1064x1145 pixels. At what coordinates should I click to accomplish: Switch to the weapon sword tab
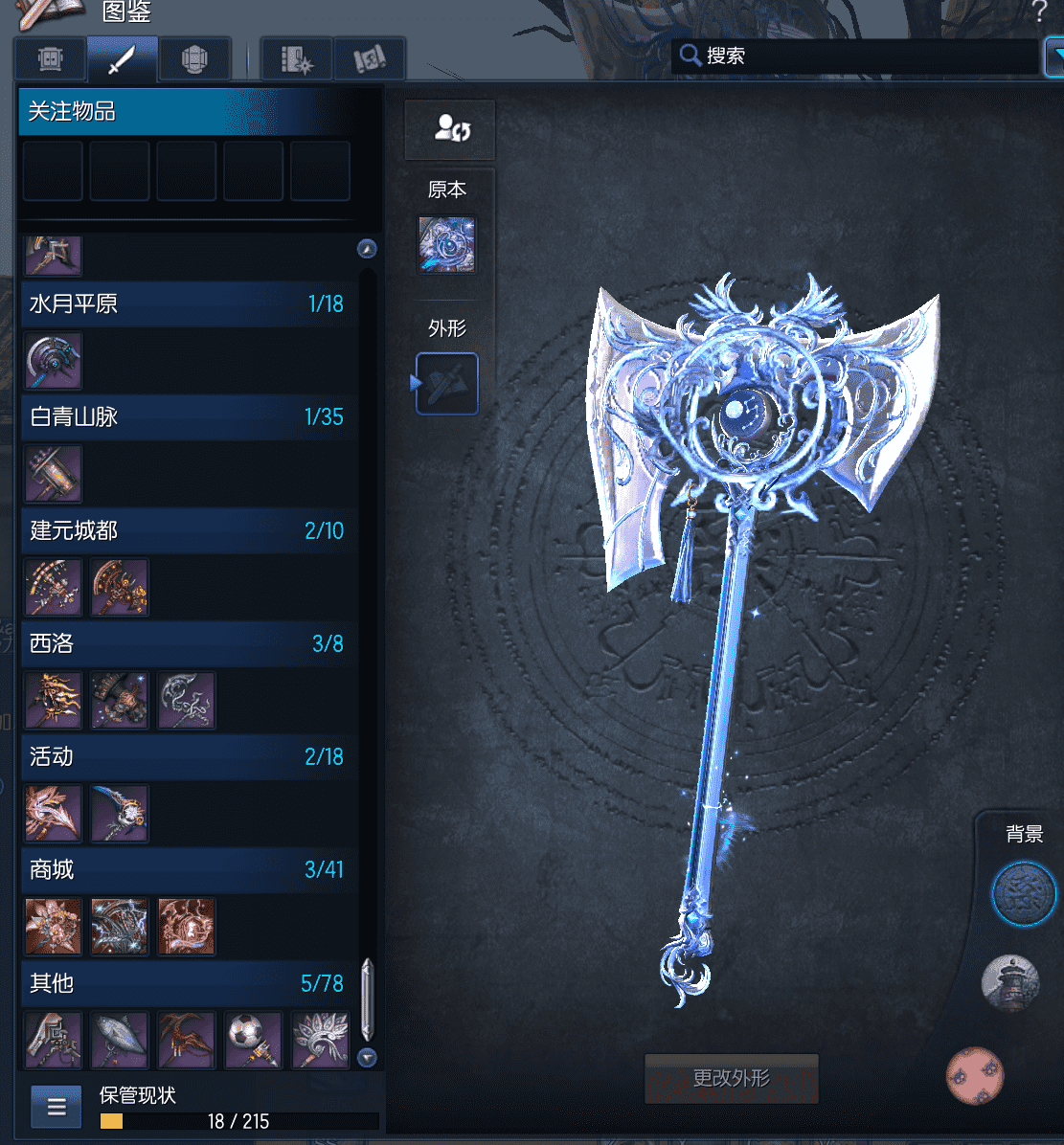pyautogui.click(x=122, y=59)
